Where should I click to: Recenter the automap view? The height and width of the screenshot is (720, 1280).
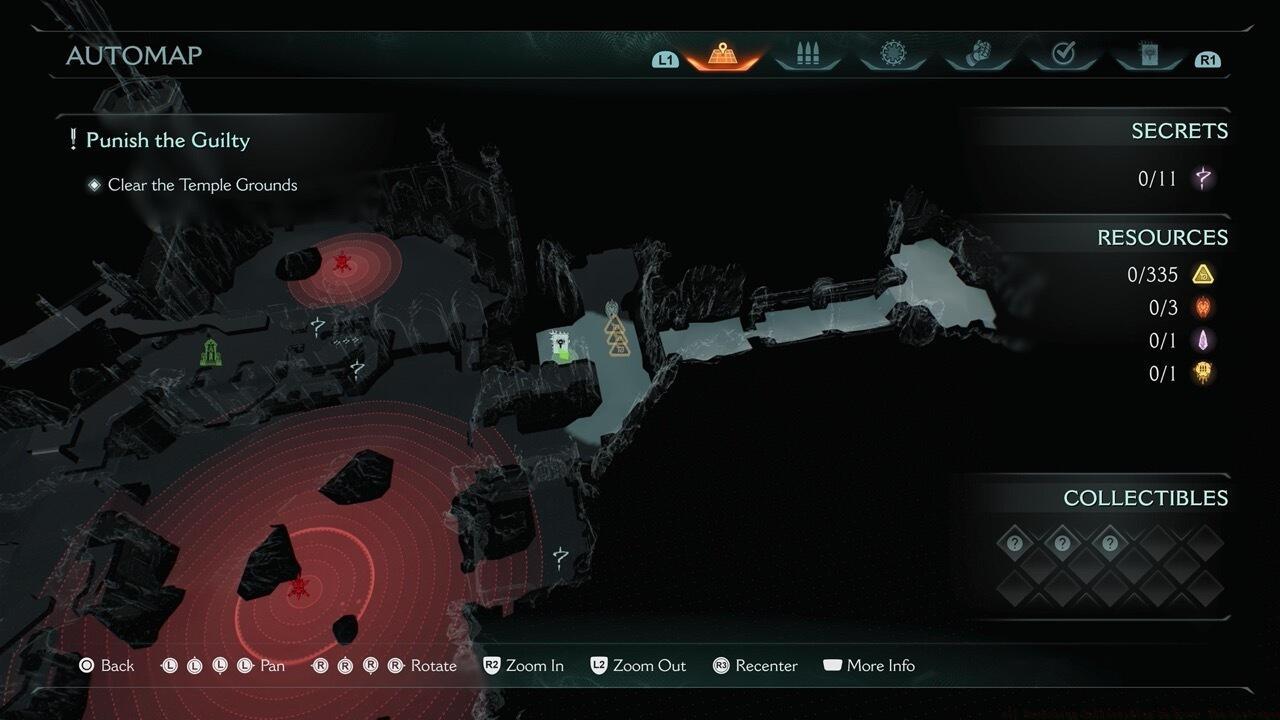pos(755,666)
